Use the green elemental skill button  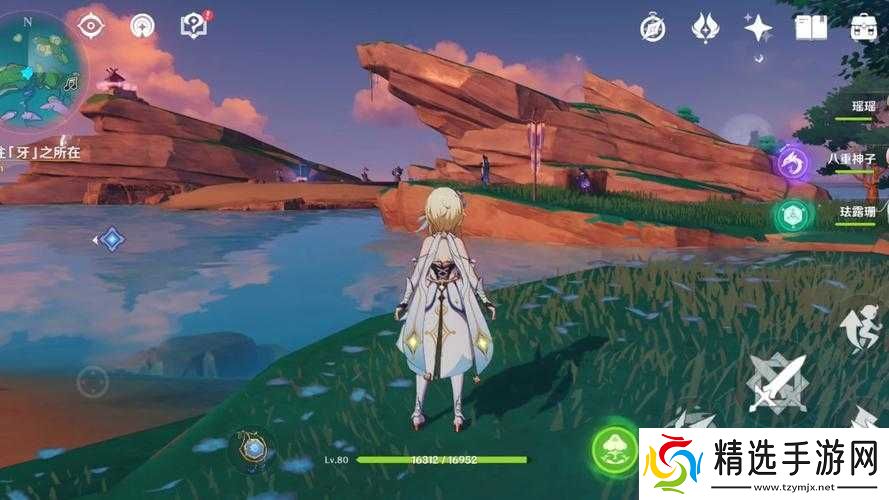[614, 445]
